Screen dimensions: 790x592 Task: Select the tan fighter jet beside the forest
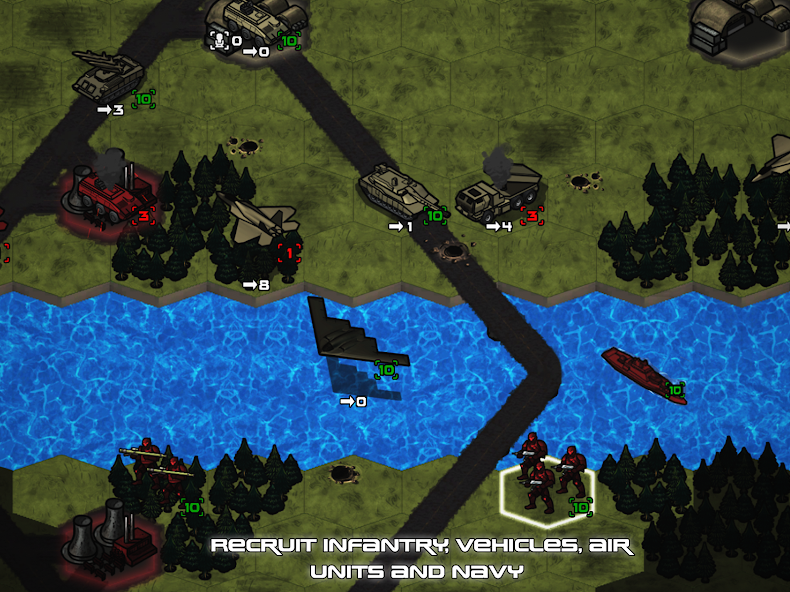262,222
